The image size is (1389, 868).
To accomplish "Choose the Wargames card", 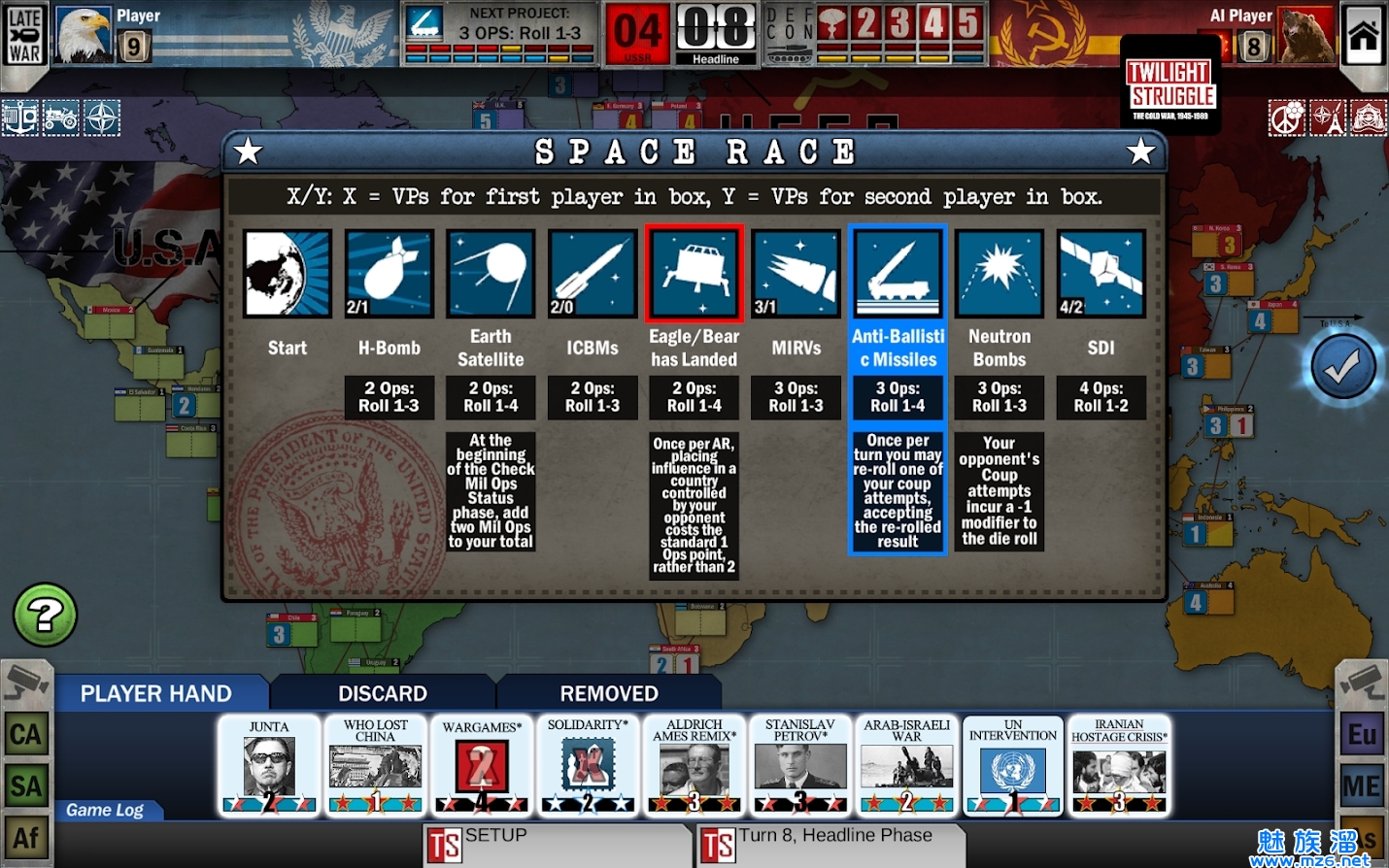I will (x=482, y=766).
